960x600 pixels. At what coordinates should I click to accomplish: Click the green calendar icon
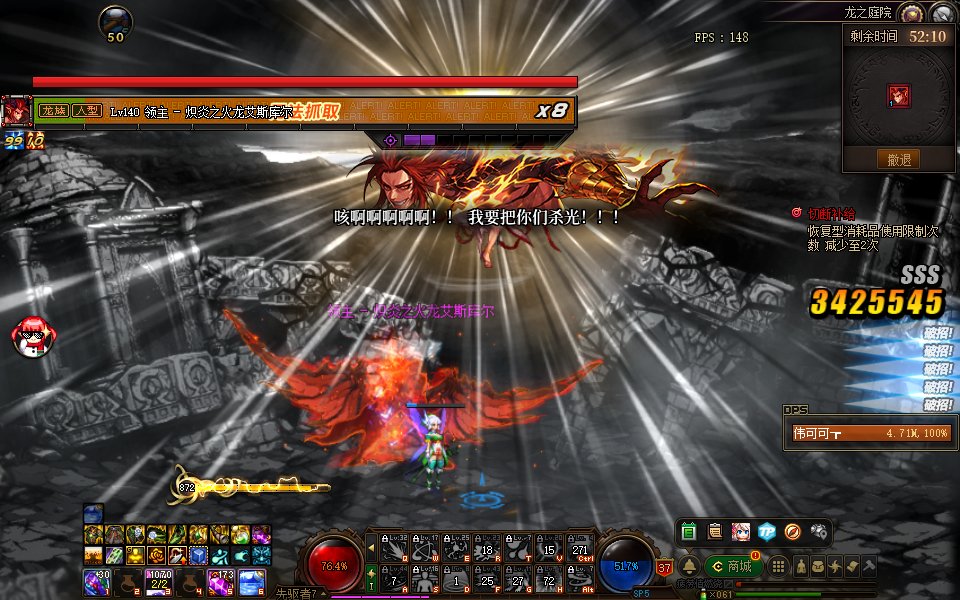[689, 532]
